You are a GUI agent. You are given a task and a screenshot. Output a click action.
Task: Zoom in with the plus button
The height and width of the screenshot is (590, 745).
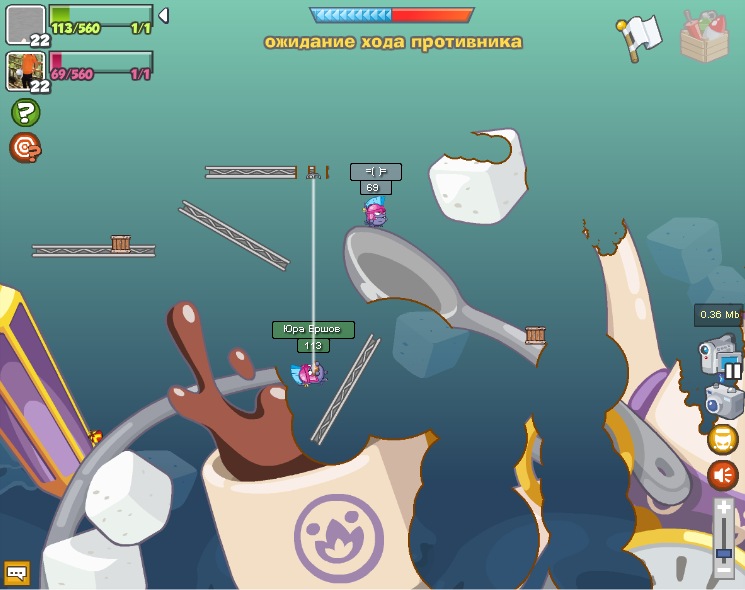click(724, 509)
